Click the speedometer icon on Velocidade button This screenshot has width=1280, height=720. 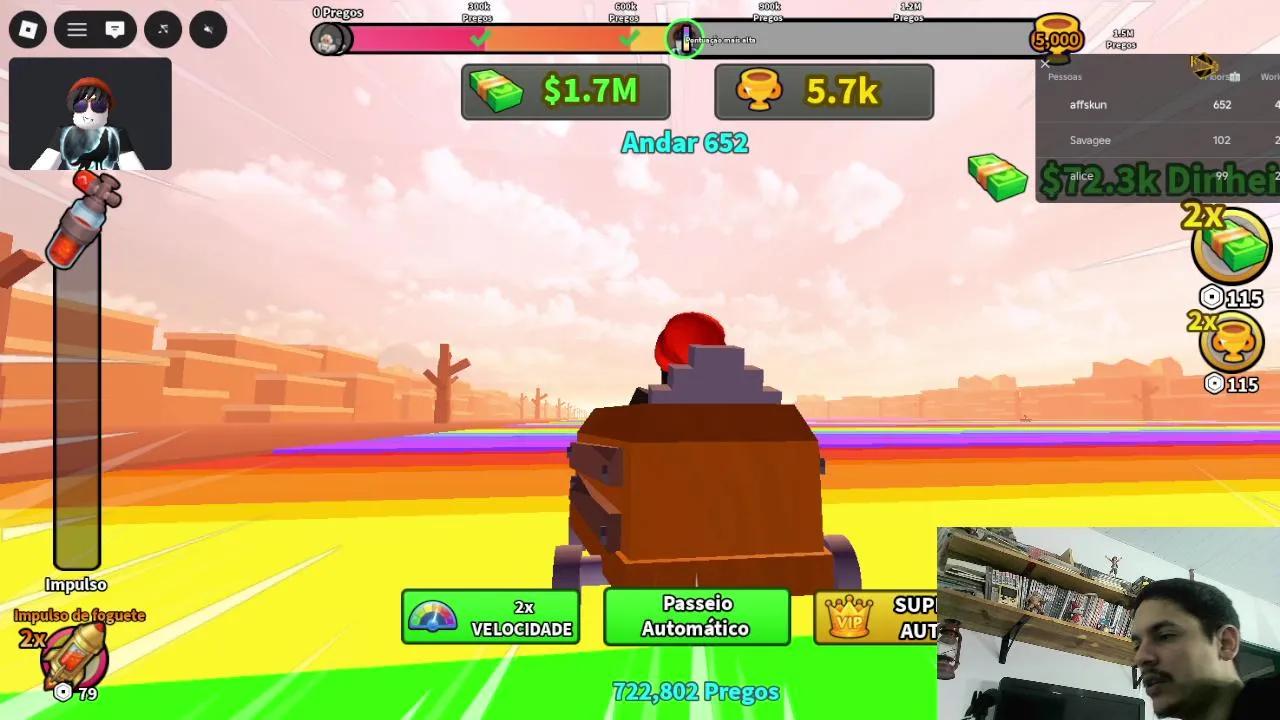pos(432,616)
